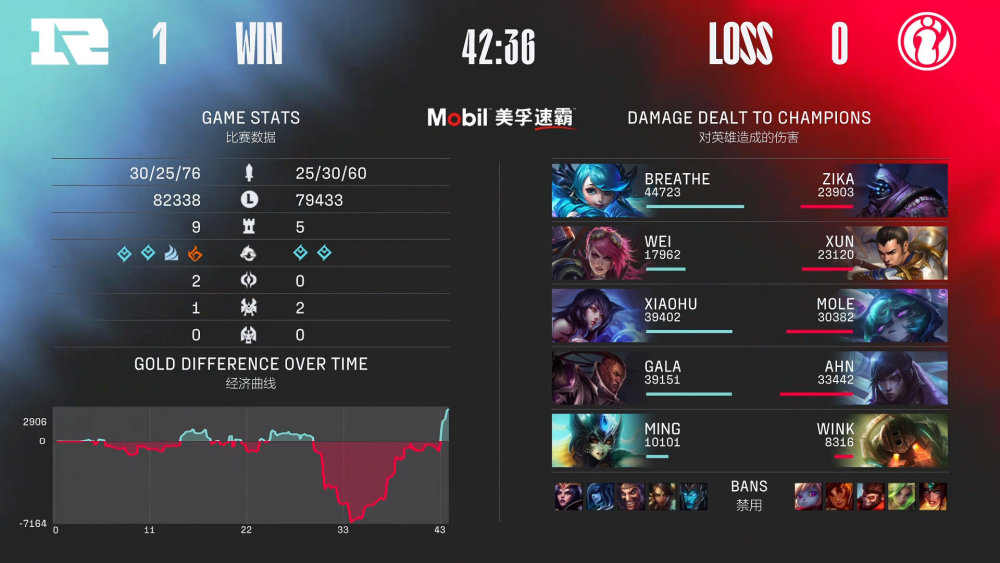Click the Mobil sponsor logo

coord(500,118)
